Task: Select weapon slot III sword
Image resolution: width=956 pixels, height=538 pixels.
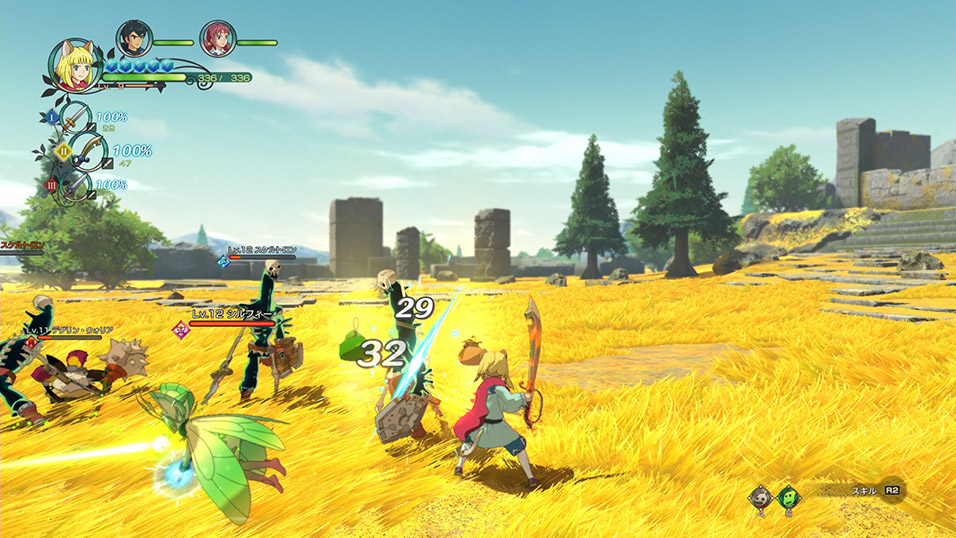Action: point(75,186)
